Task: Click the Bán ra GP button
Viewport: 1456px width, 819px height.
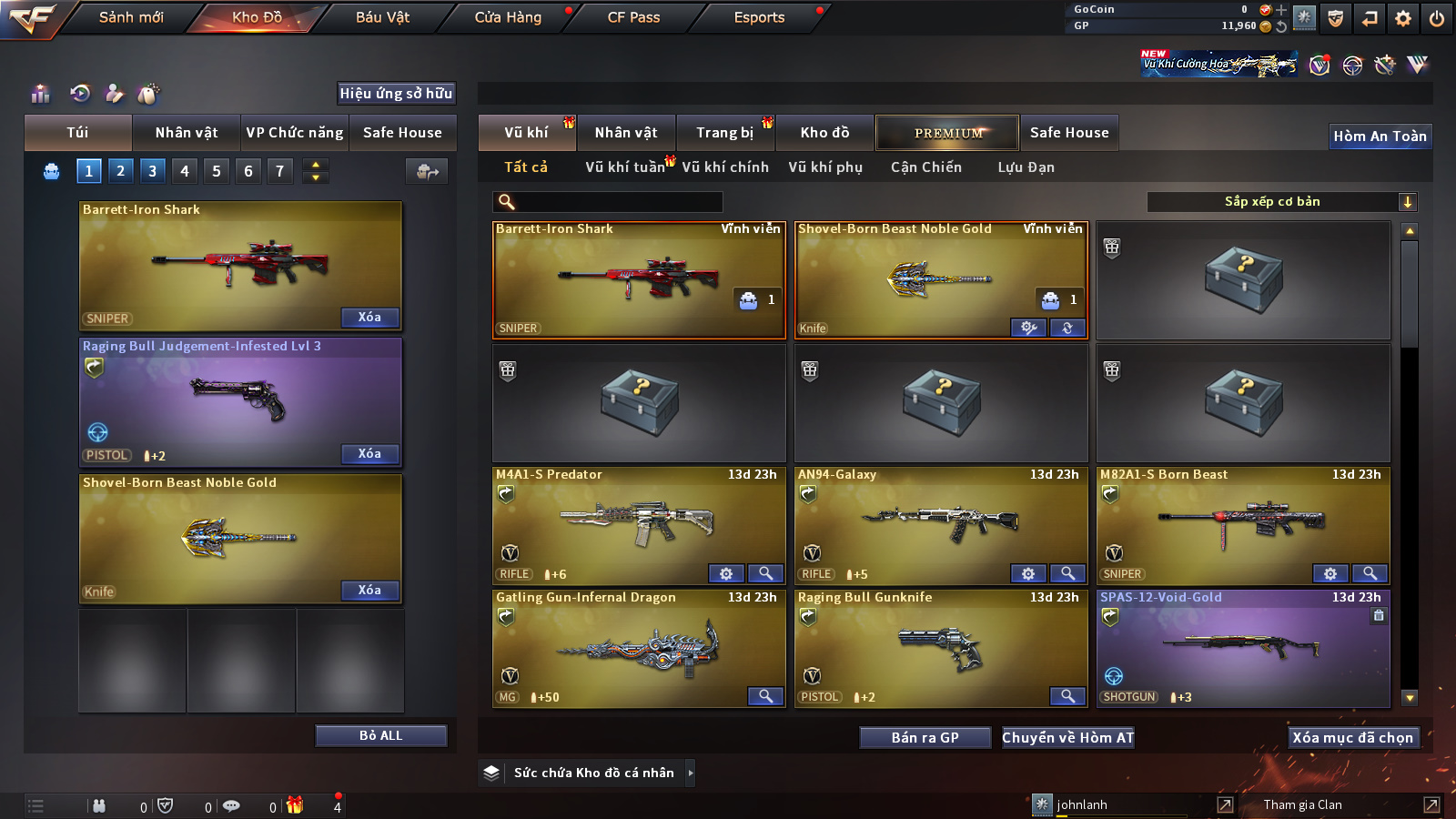Action: (925, 737)
